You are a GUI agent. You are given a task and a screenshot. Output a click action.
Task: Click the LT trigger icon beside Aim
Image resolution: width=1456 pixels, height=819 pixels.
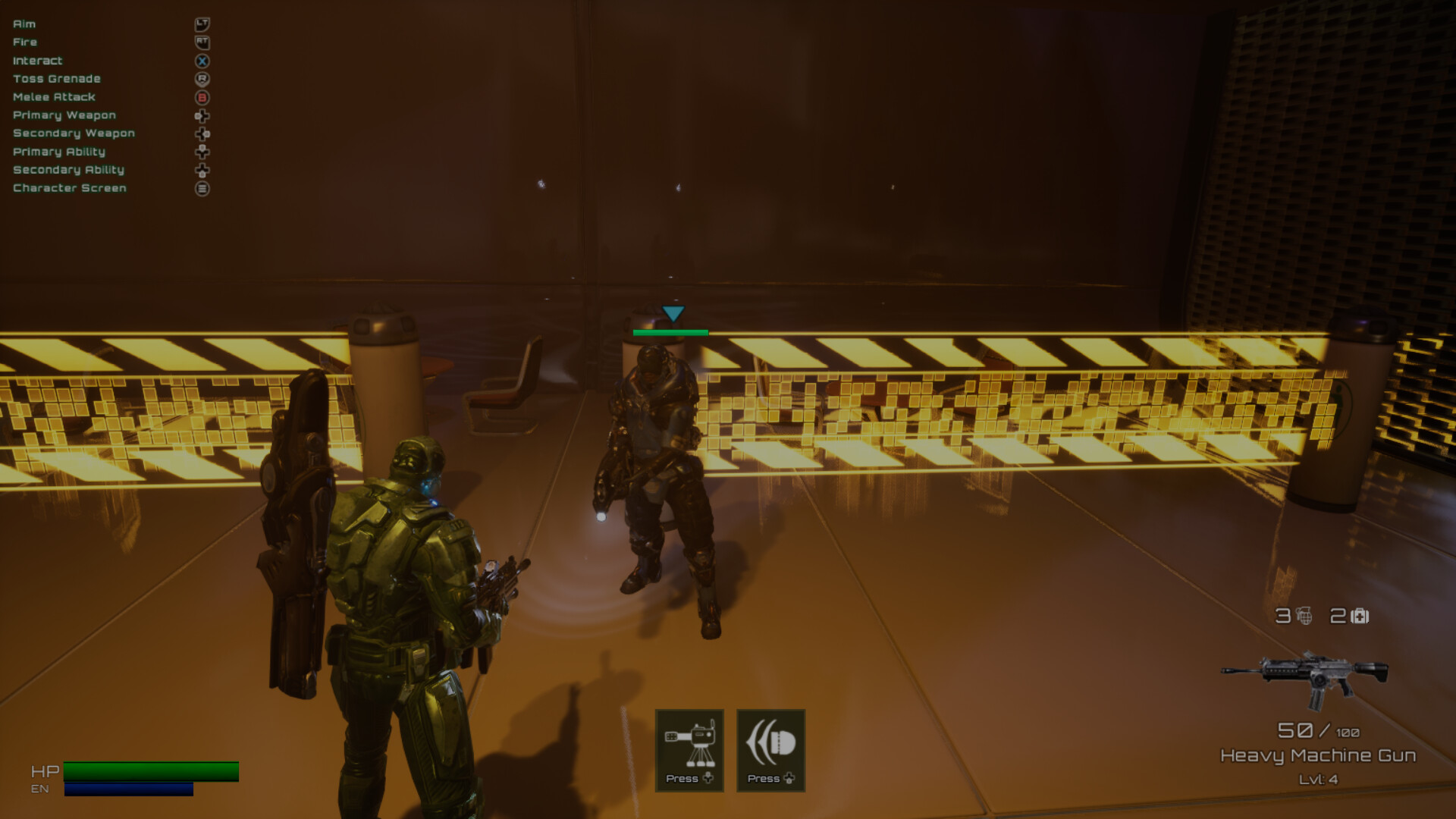[x=202, y=24]
